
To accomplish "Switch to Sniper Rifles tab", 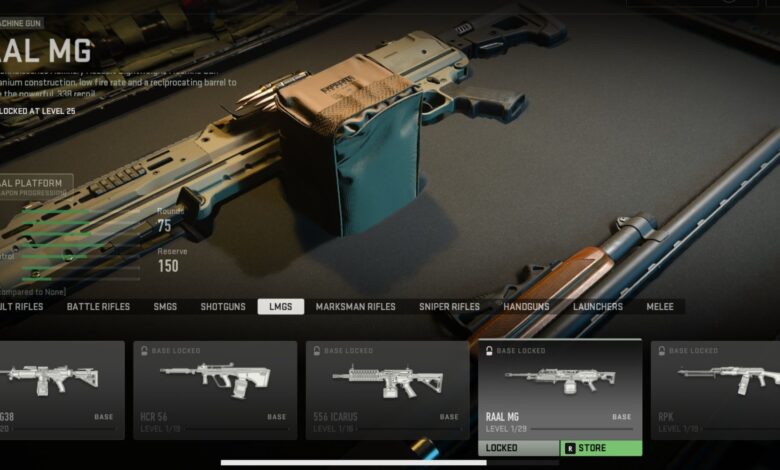I will tap(449, 307).
